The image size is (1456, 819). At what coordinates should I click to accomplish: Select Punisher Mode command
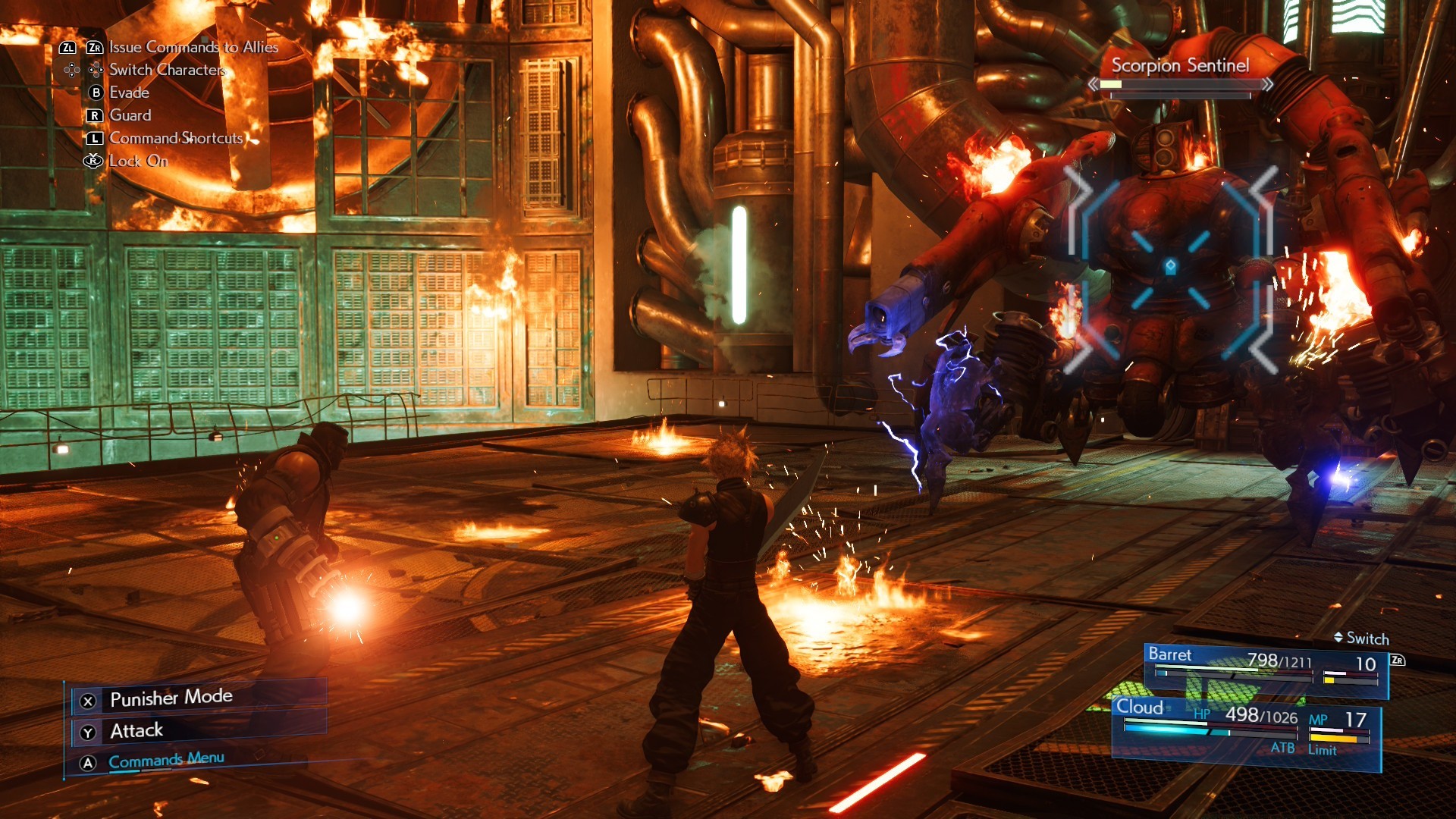point(171,698)
